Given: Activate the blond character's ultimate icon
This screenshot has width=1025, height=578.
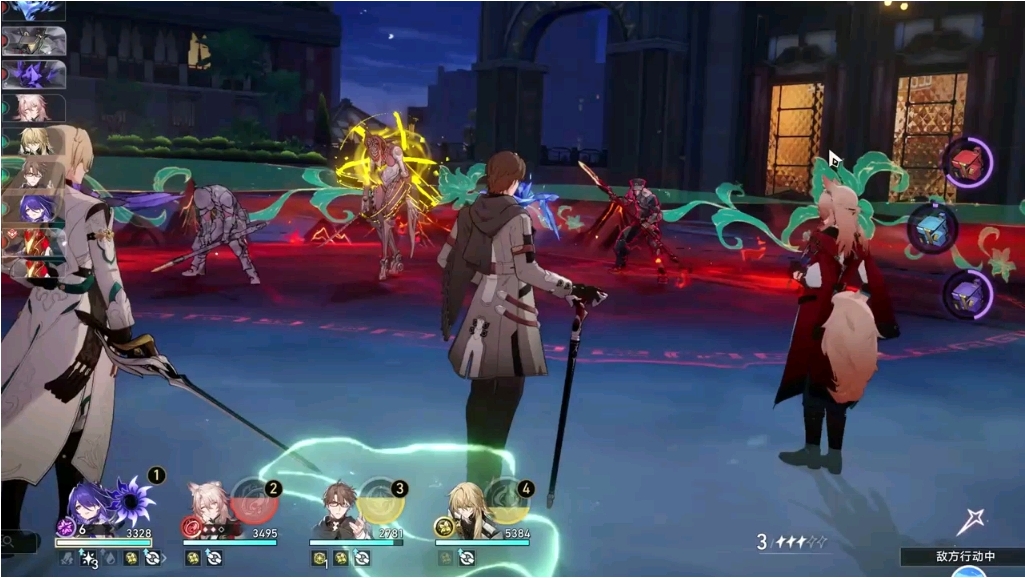Looking at the screenshot, I should 507,498.
